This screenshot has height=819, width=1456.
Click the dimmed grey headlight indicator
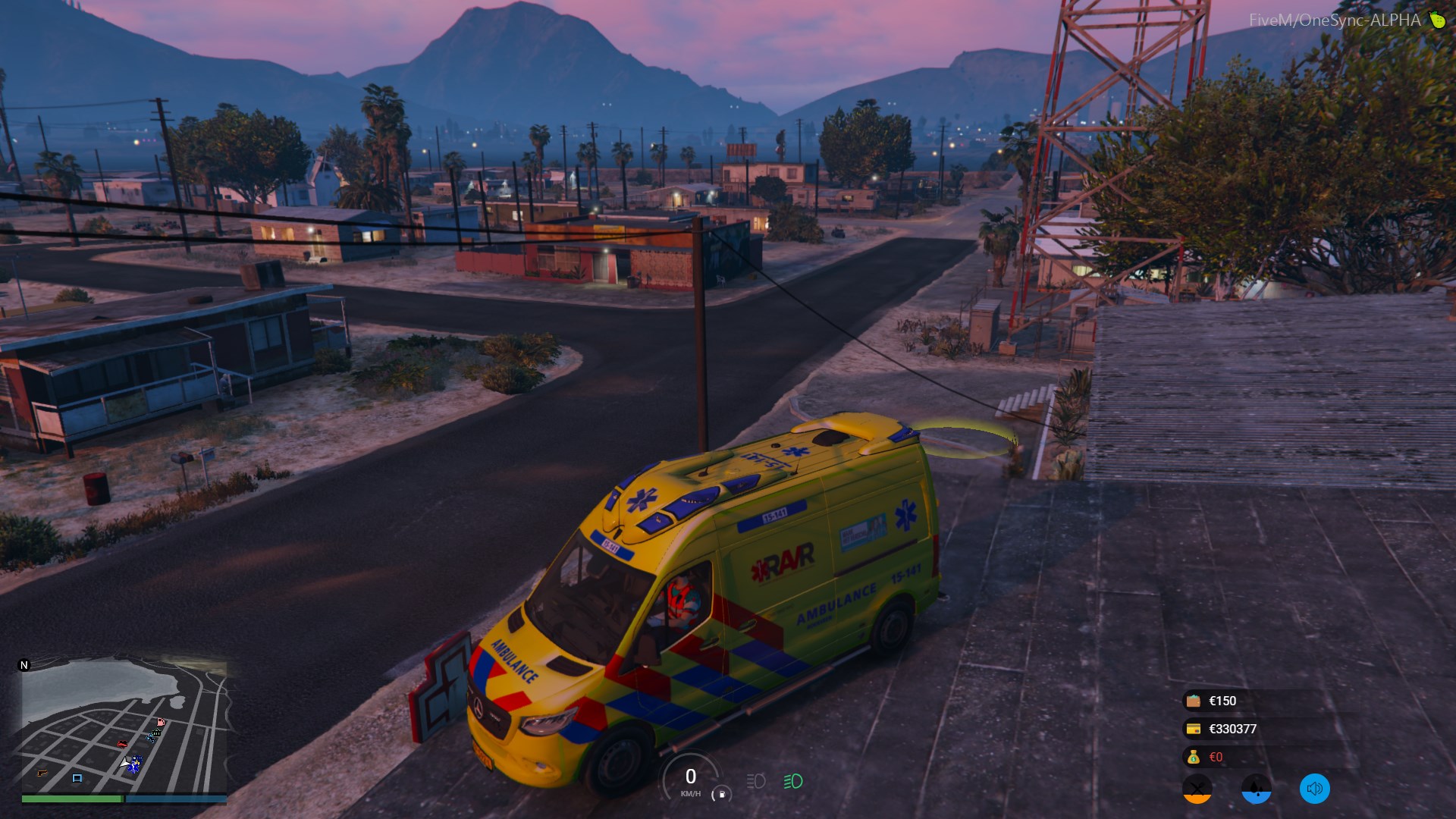coord(755,781)
